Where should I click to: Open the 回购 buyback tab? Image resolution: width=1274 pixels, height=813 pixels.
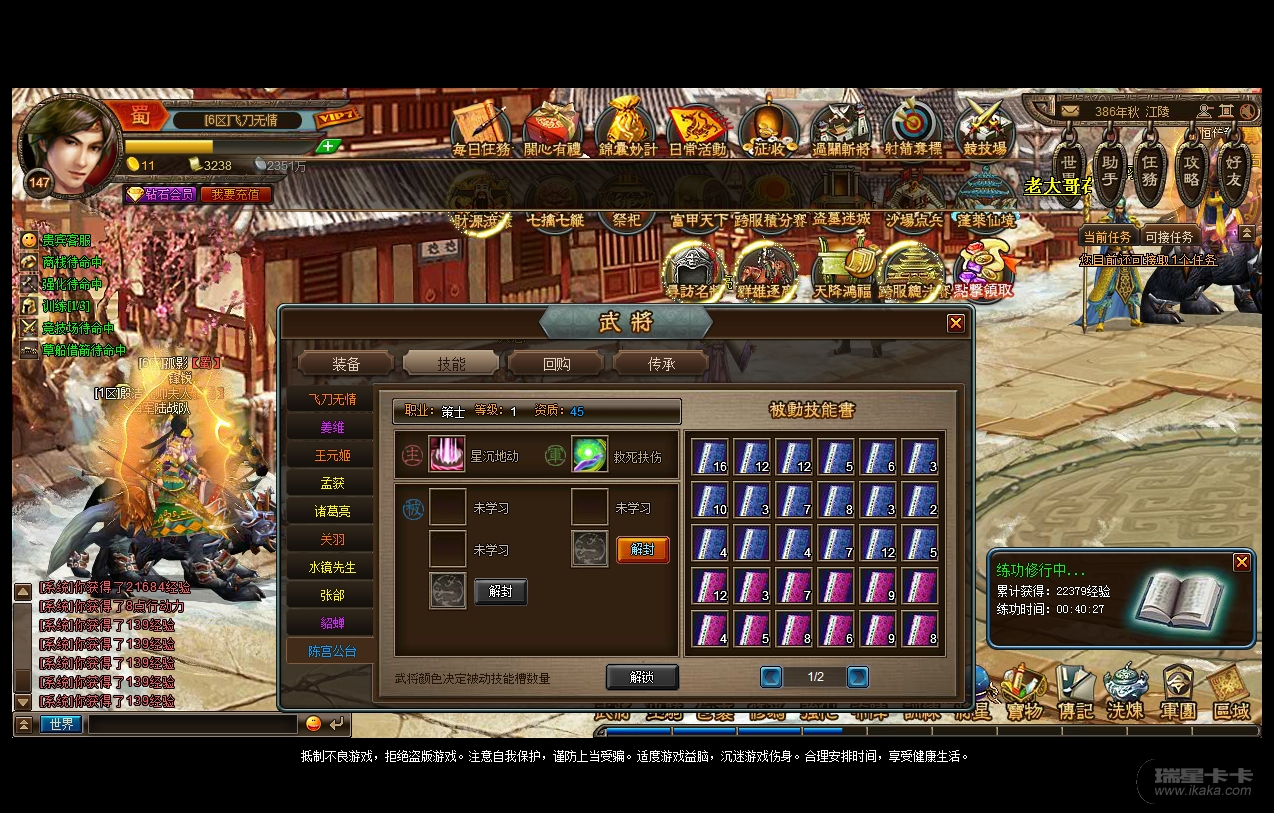(556, 364)
